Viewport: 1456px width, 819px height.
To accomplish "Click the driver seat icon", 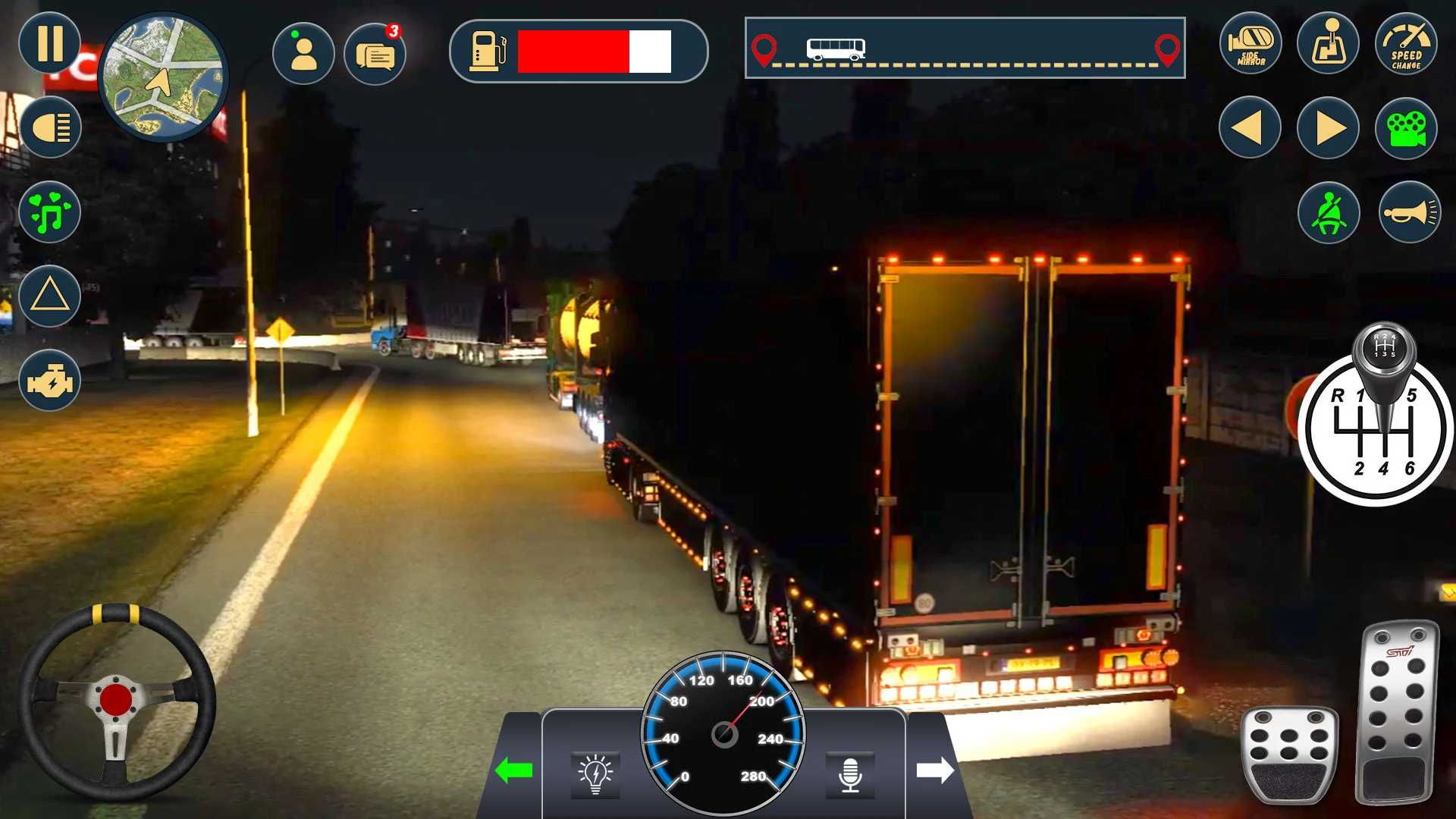I will 1328,44.
